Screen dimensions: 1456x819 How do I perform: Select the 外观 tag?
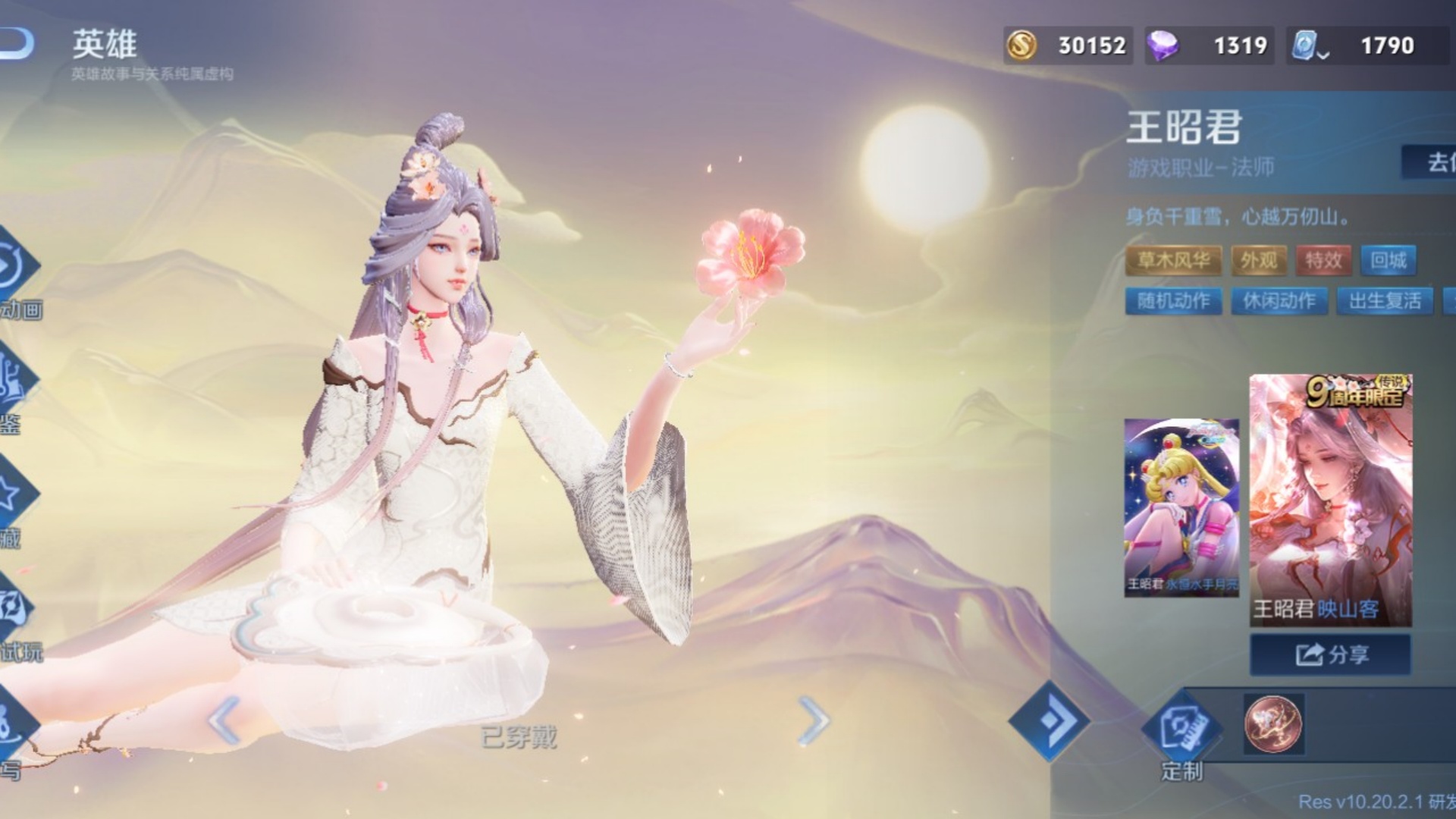coord(1259,261)
